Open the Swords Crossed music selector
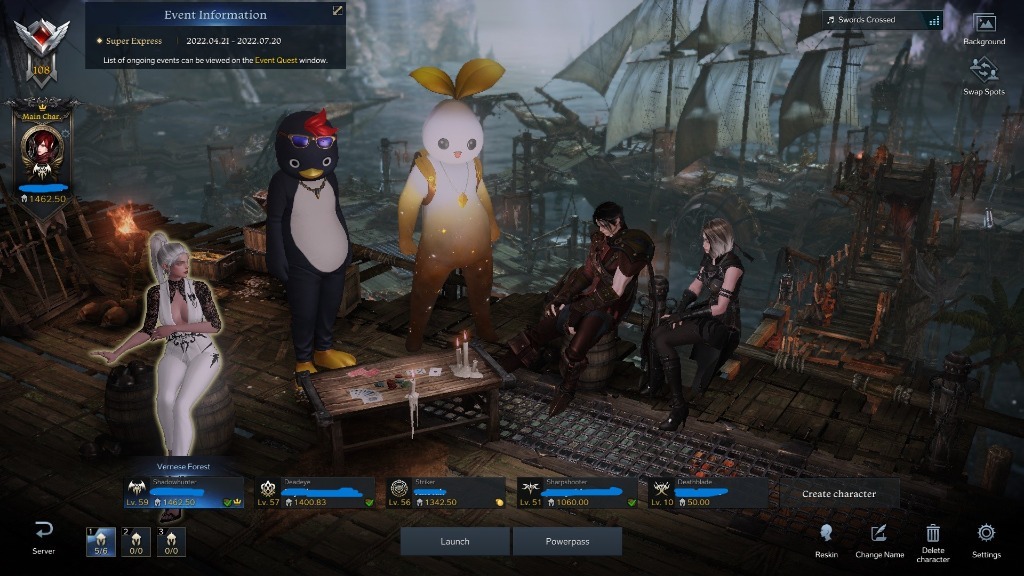Screen dimensions: 1024x576 (x=882, y=20)
